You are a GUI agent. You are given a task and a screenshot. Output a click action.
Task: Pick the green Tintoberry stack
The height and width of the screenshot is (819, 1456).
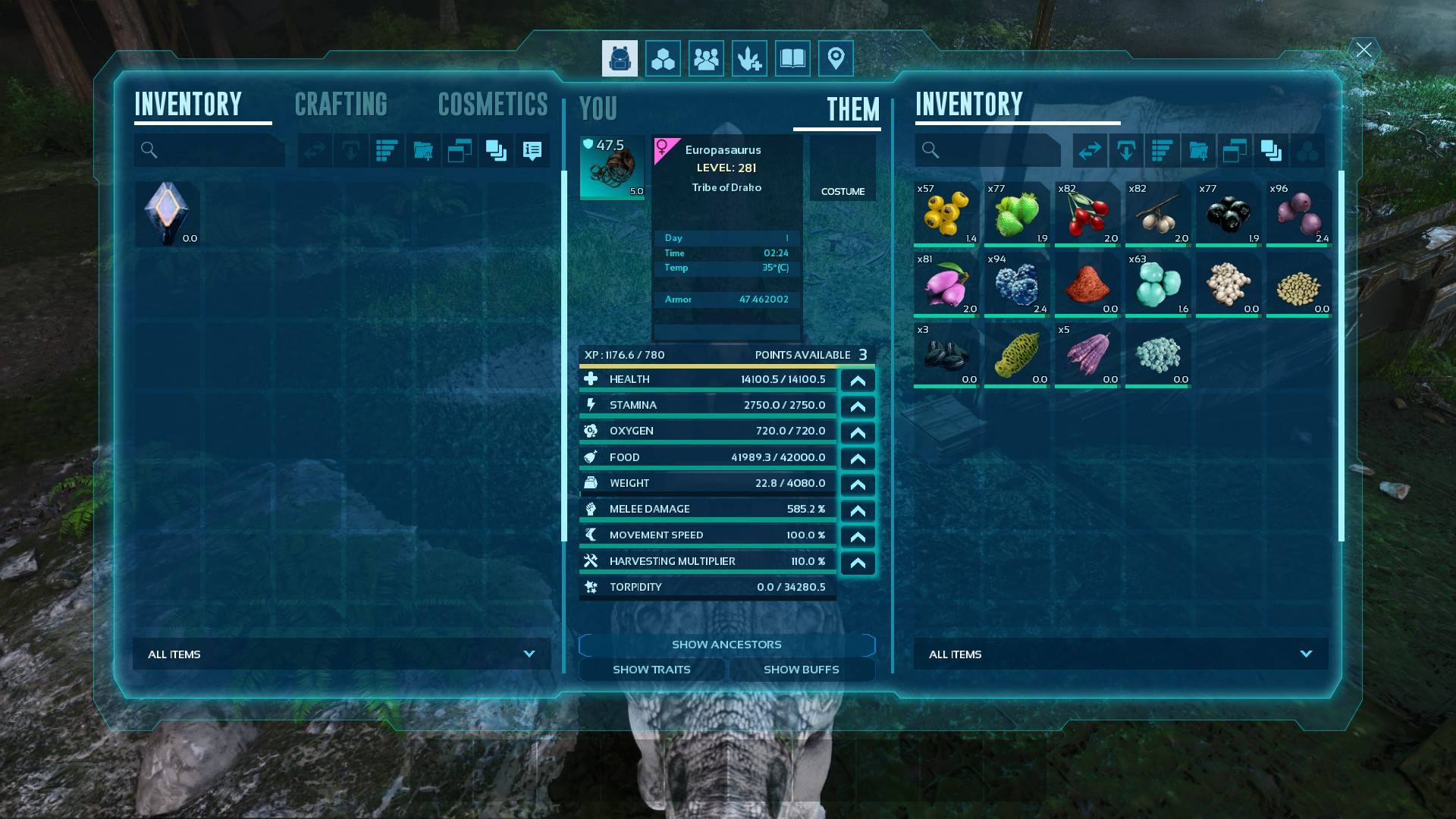1017,215
